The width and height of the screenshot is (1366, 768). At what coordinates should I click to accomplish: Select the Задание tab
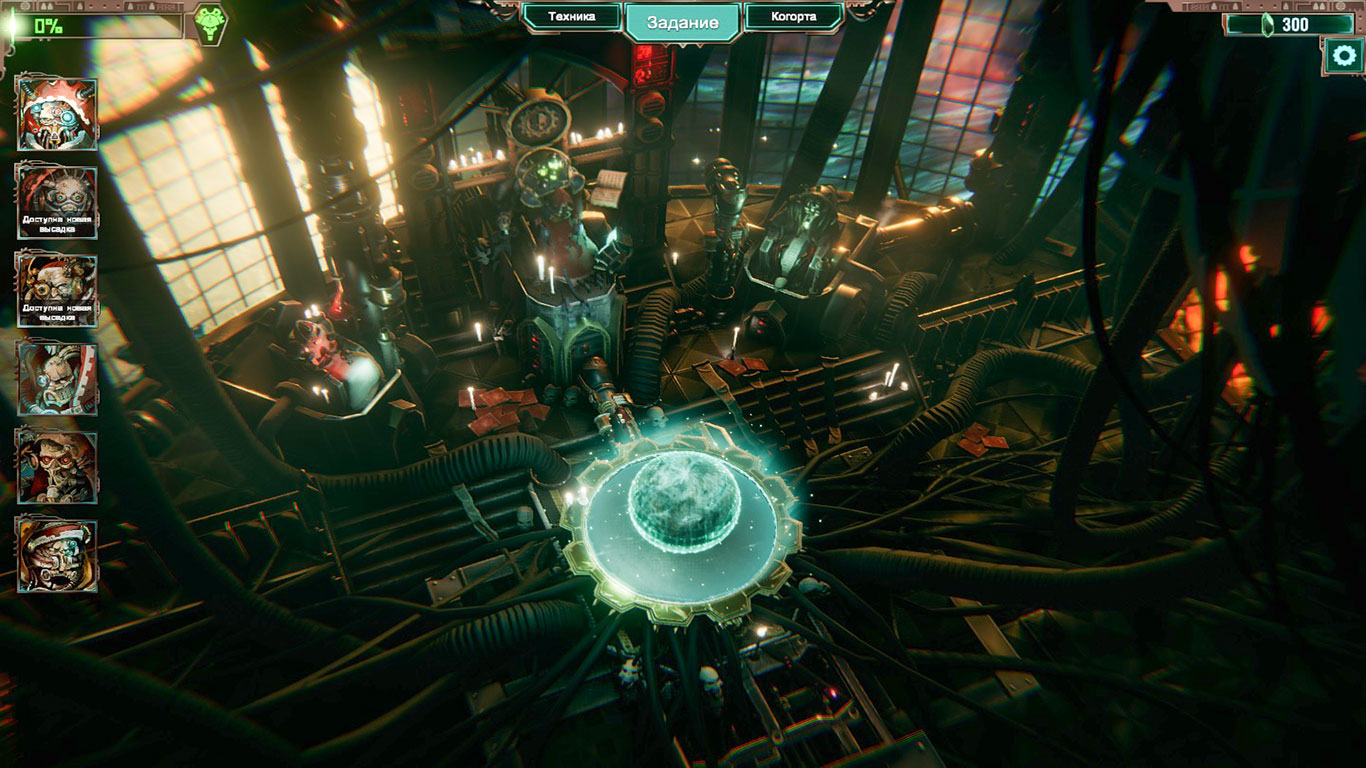683,22
